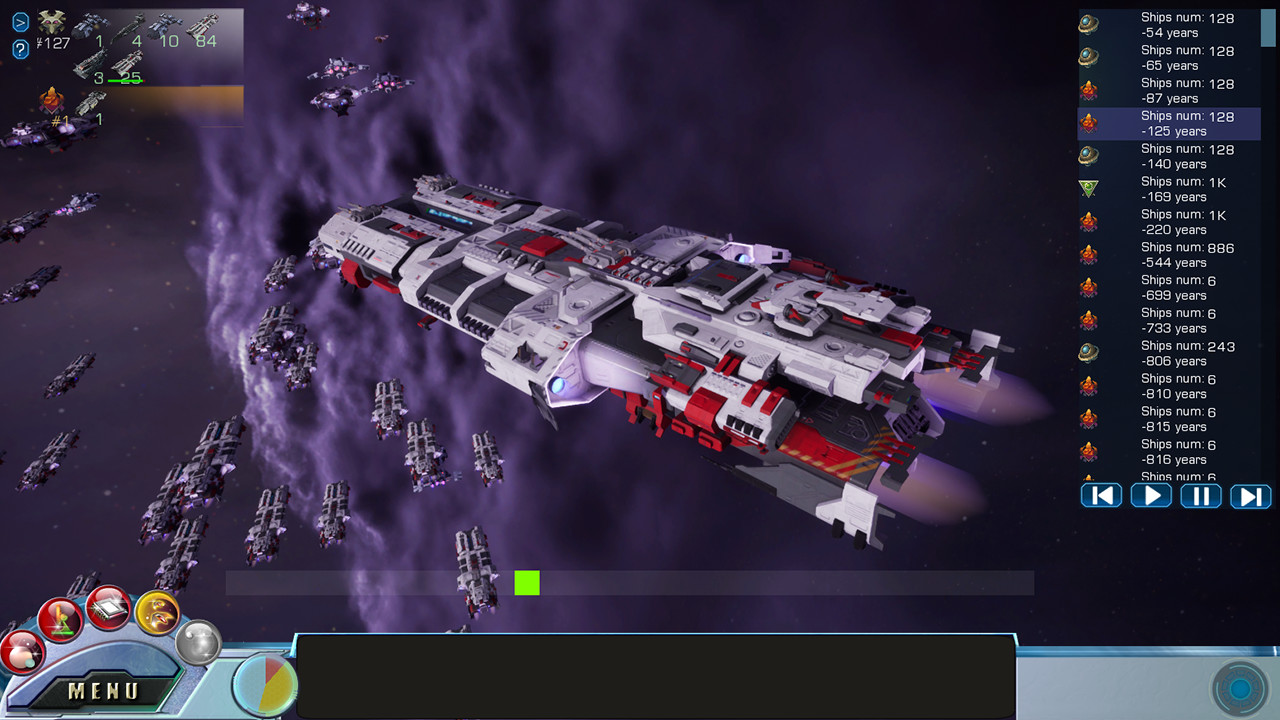
Task: Click the green triangle emblem beside -169 years
Action: point(1091,188)
